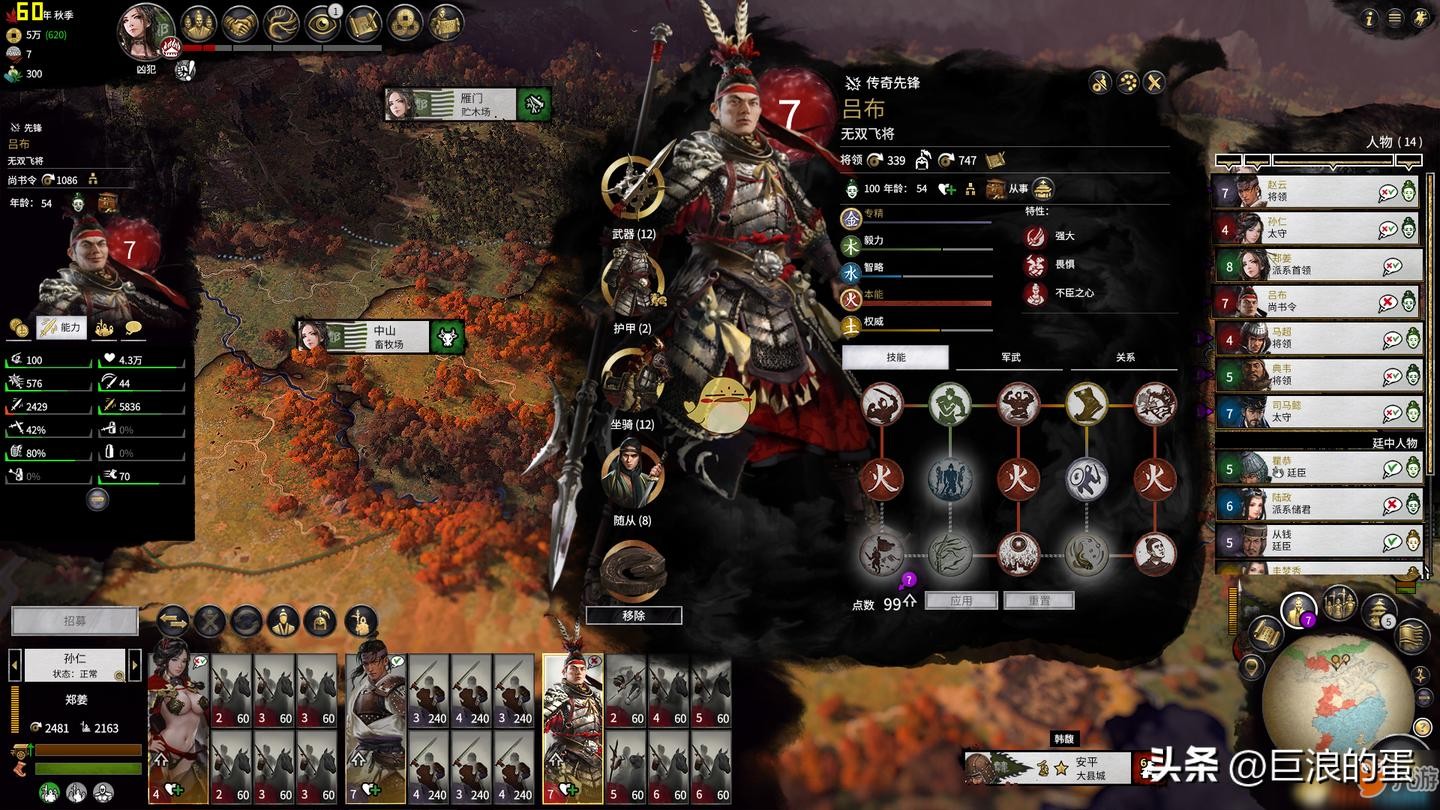Viewport: 1440px width, 810px height.
Task: Click the 移除 remove button
Action: 634,616
